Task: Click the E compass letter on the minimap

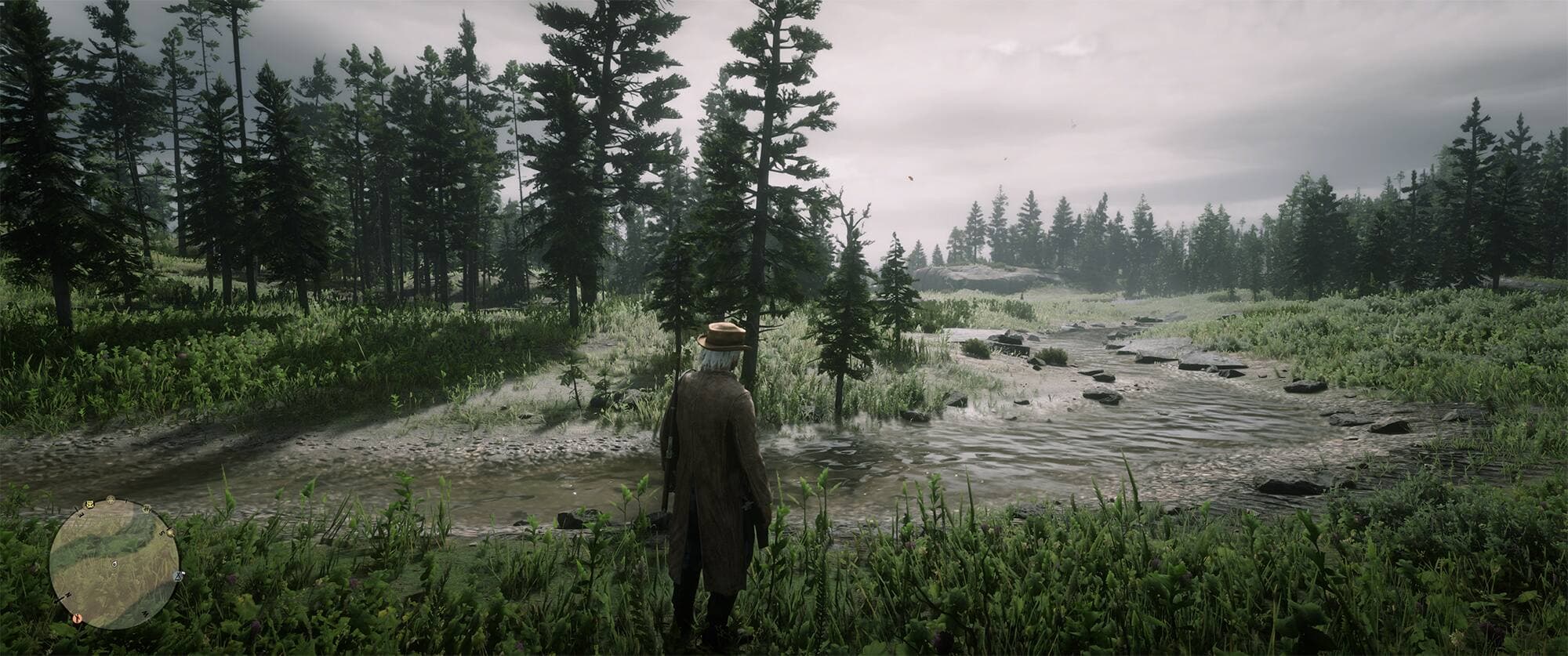Action: point(80,514)
